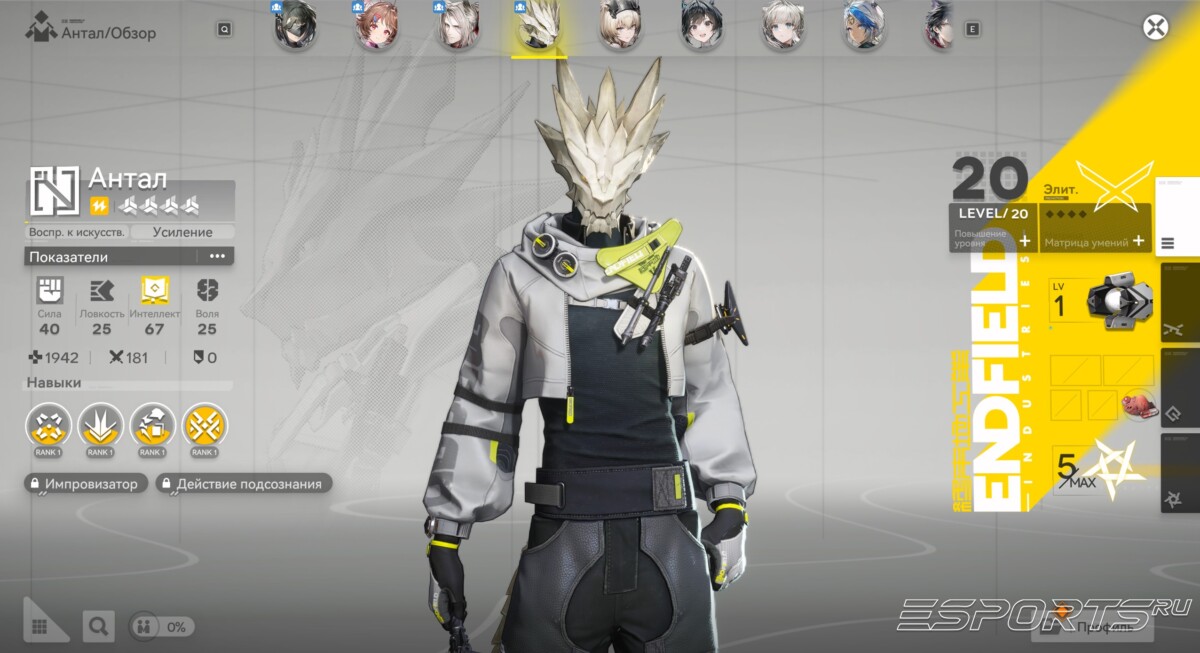
Task: Pick the blonde operator portrait in the top row
Action: point(618,25)
